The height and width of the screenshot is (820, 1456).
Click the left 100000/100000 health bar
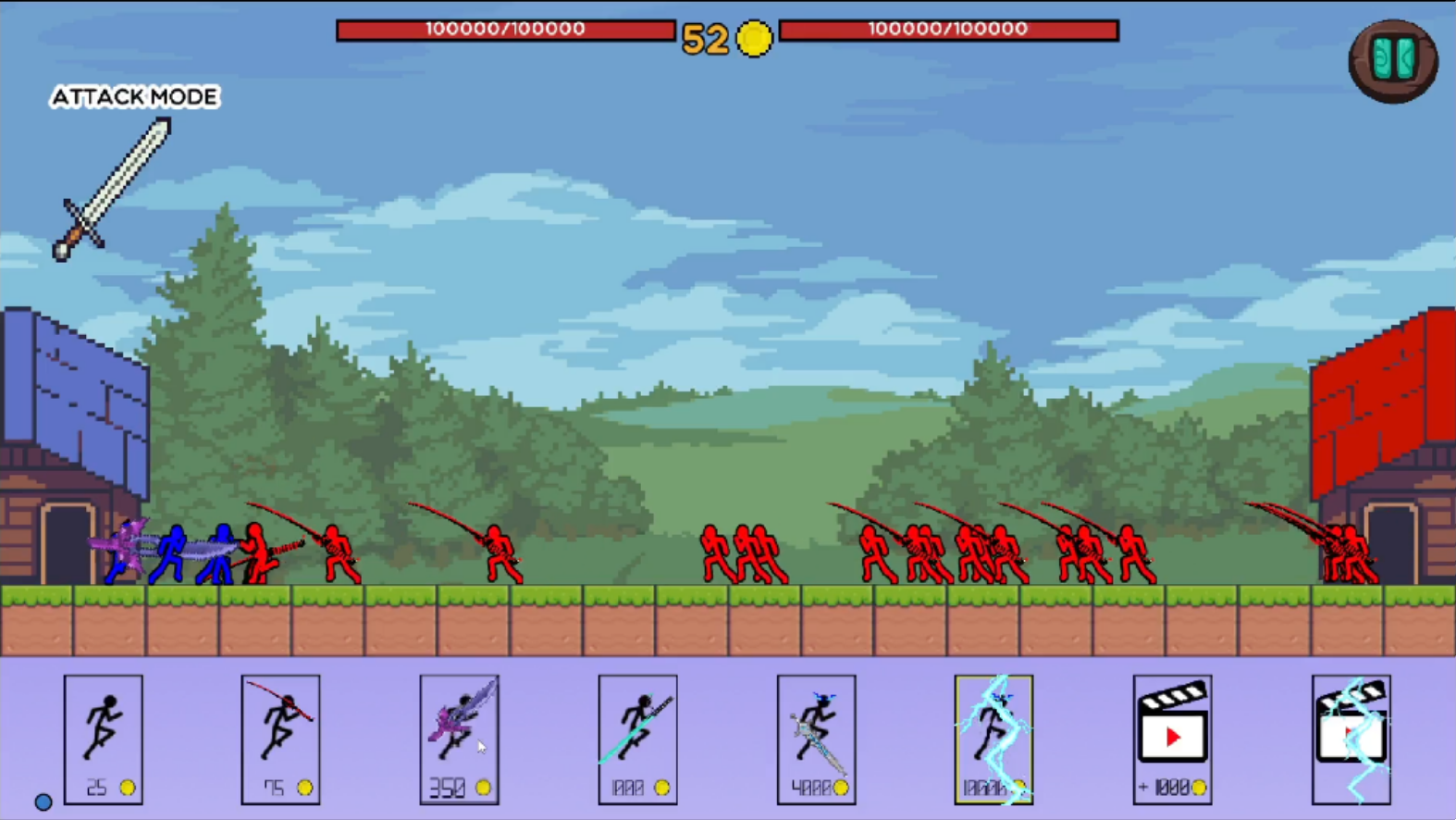(505, 29)
